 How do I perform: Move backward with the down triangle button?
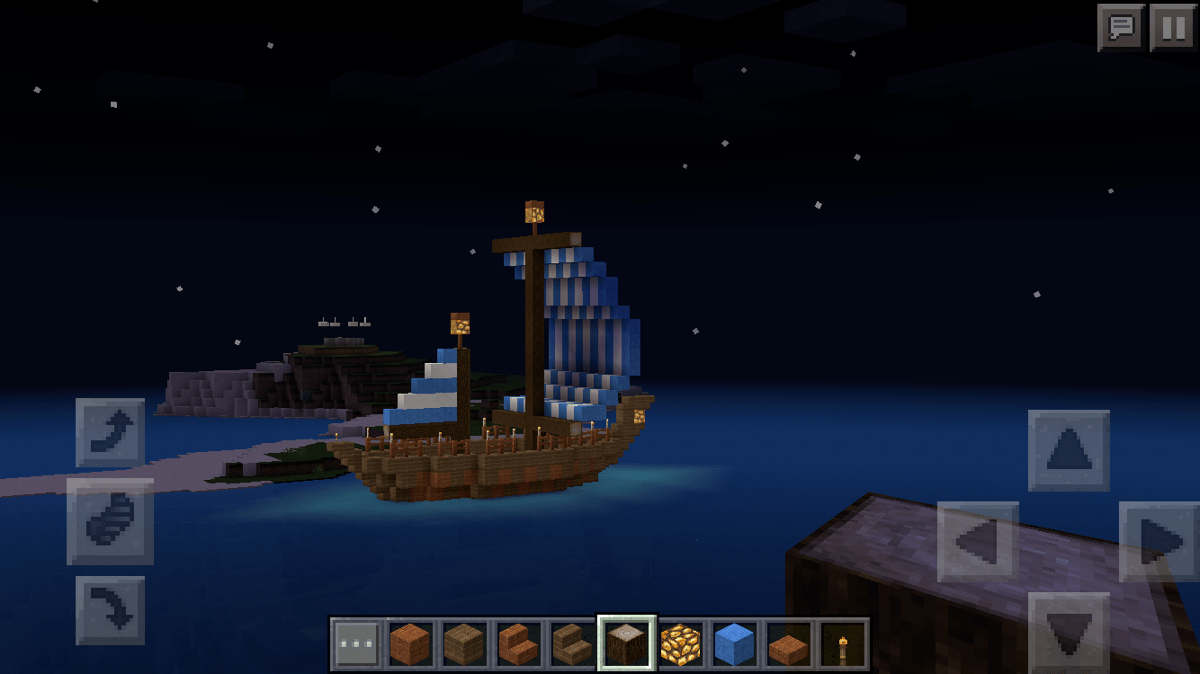pyautogui.click(x=1068, y=630)
